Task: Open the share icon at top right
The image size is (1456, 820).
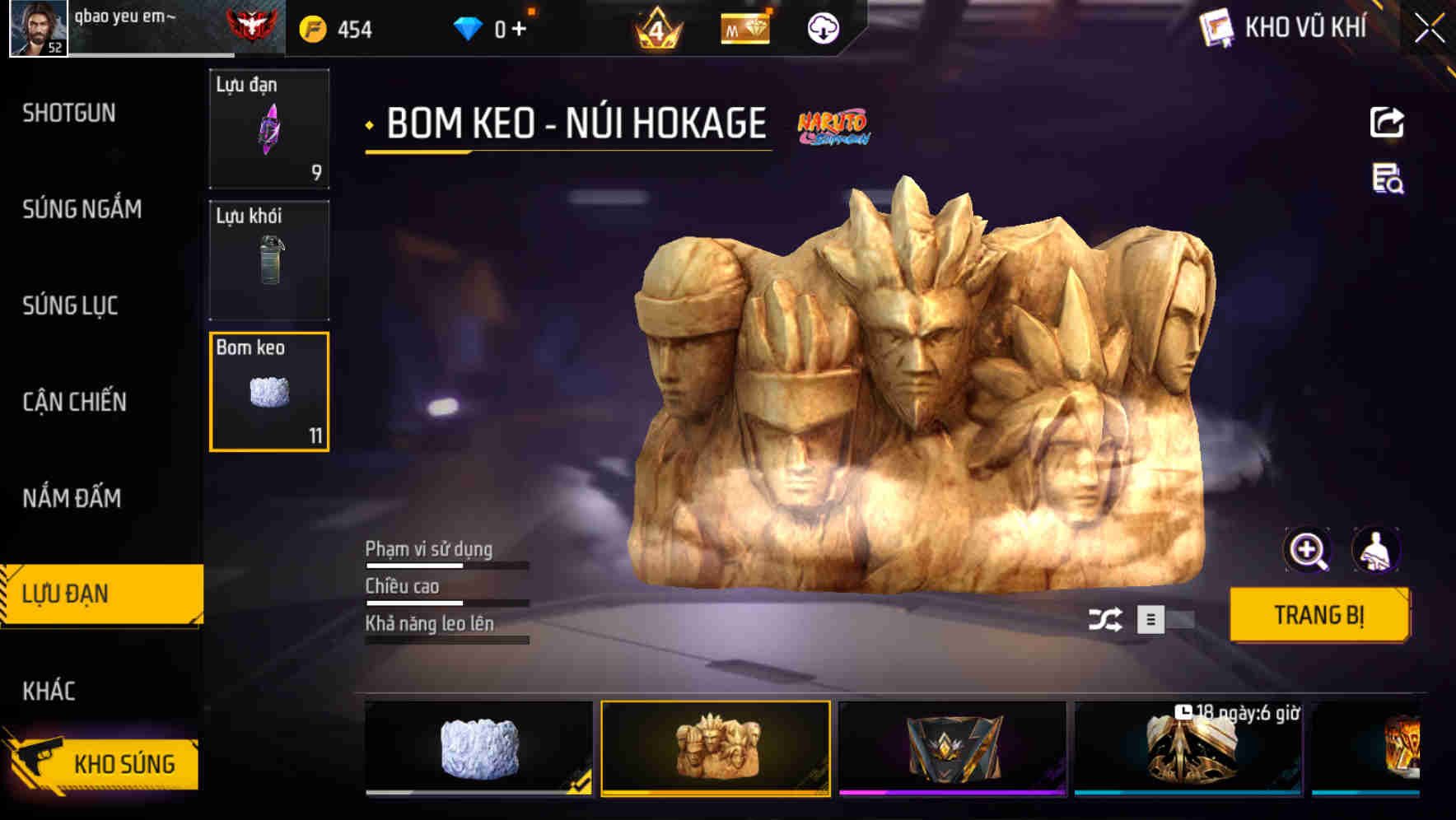Action: [x=1388, y=122]
